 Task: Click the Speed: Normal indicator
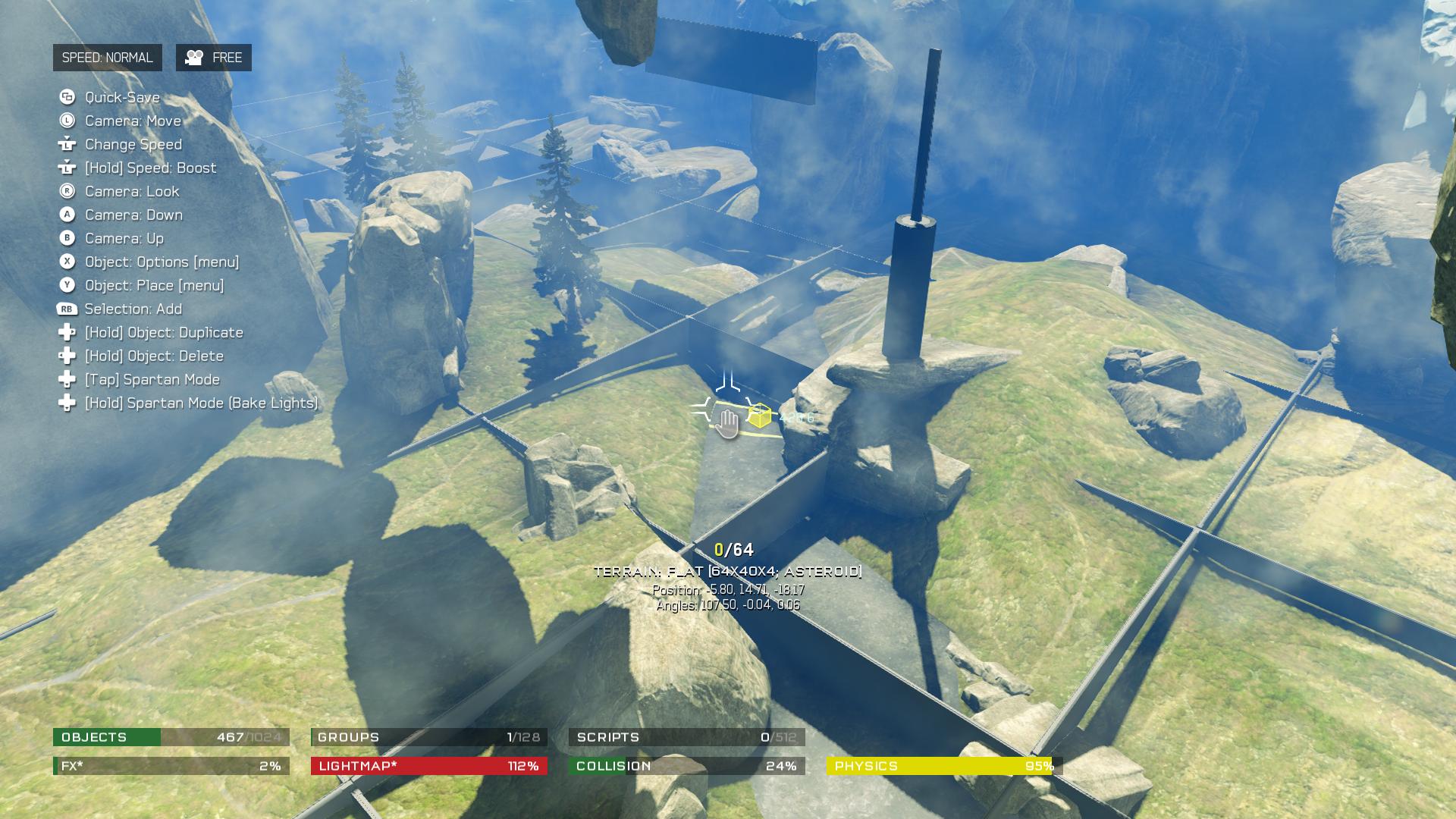[107, 58]
